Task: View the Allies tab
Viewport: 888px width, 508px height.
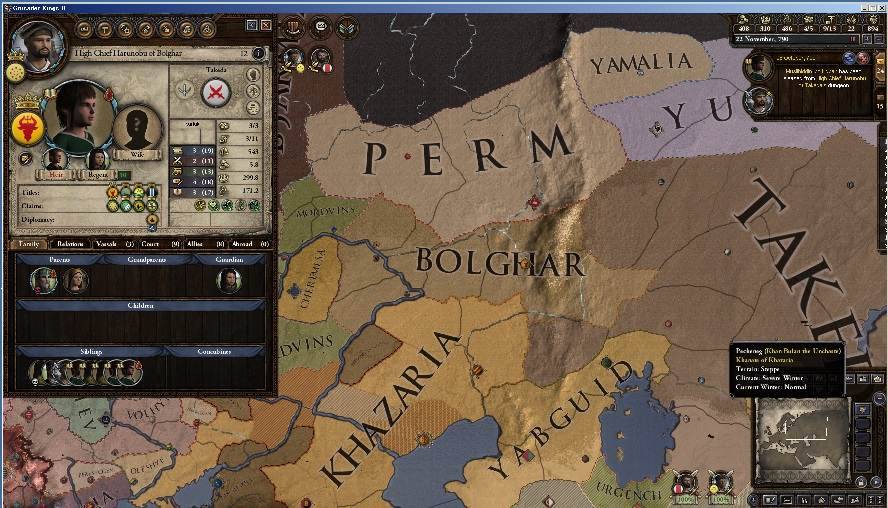Action: pos(196,243)
